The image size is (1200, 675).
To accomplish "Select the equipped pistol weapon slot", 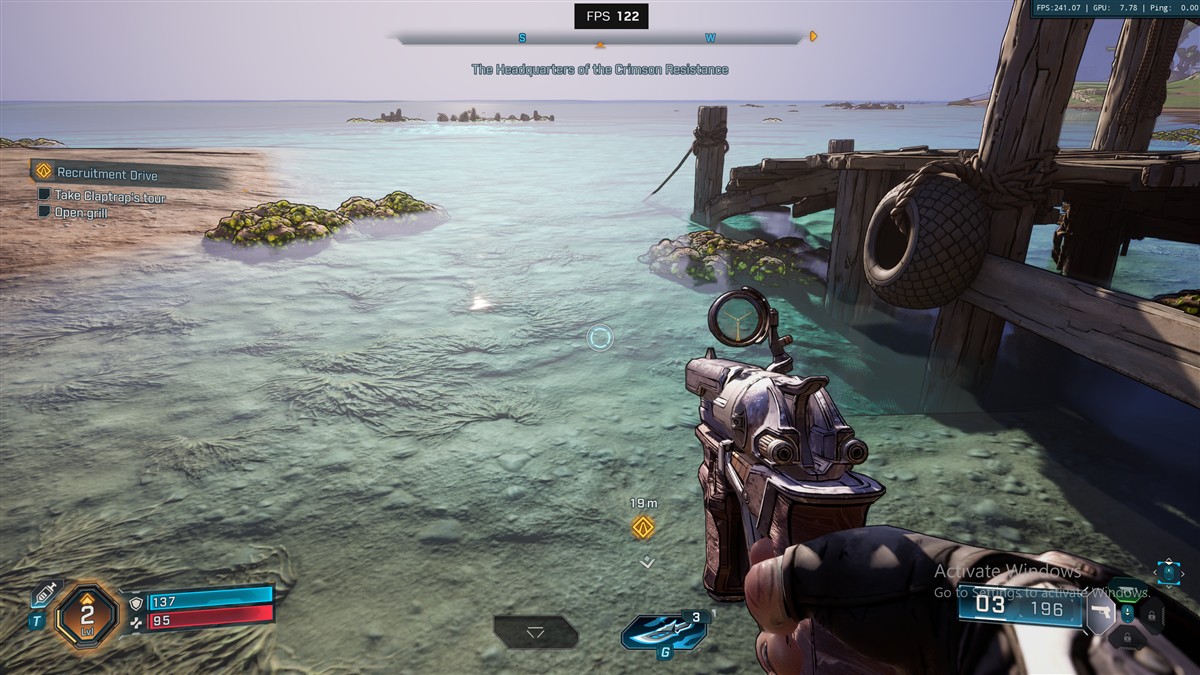I will (1100, 613).
